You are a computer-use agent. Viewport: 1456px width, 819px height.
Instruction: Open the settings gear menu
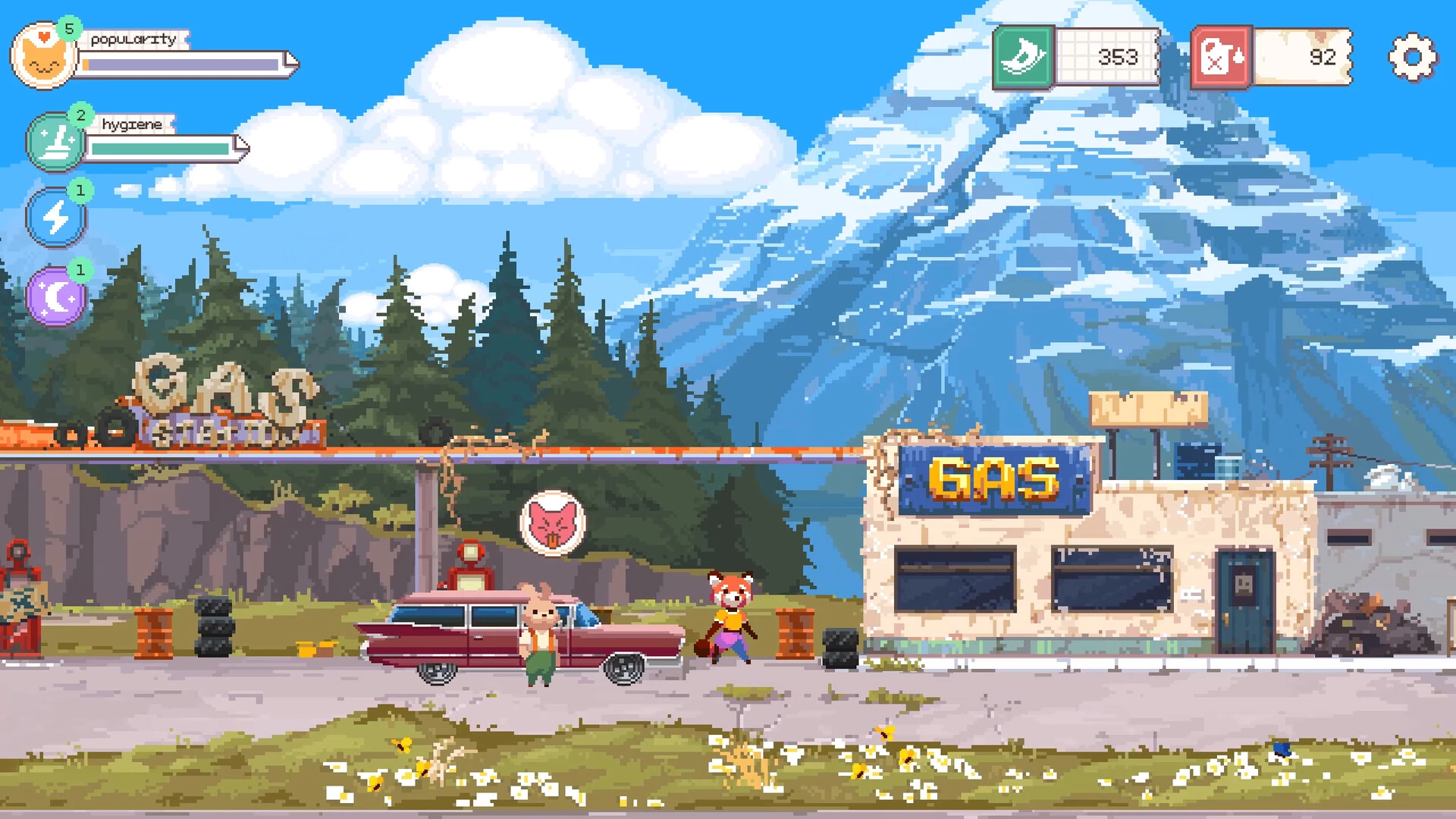1412,58
